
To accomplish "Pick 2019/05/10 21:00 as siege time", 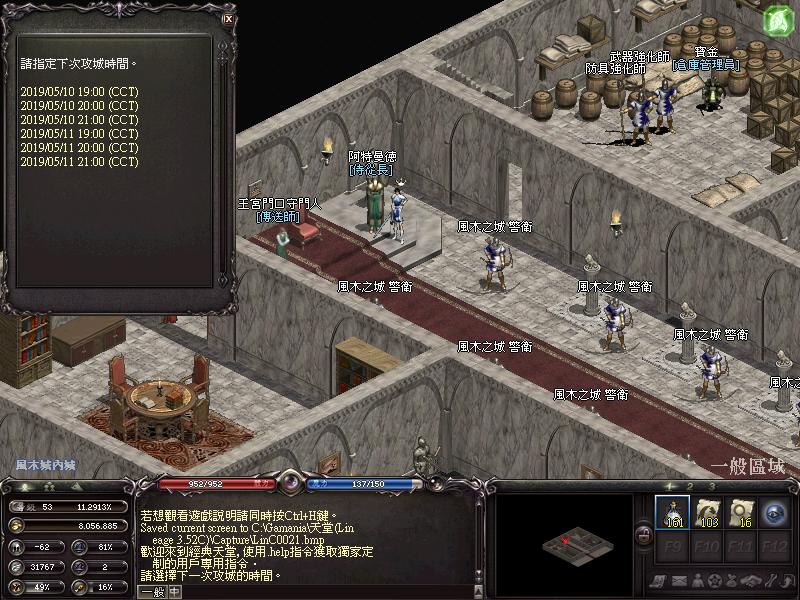I will (79, 119).
